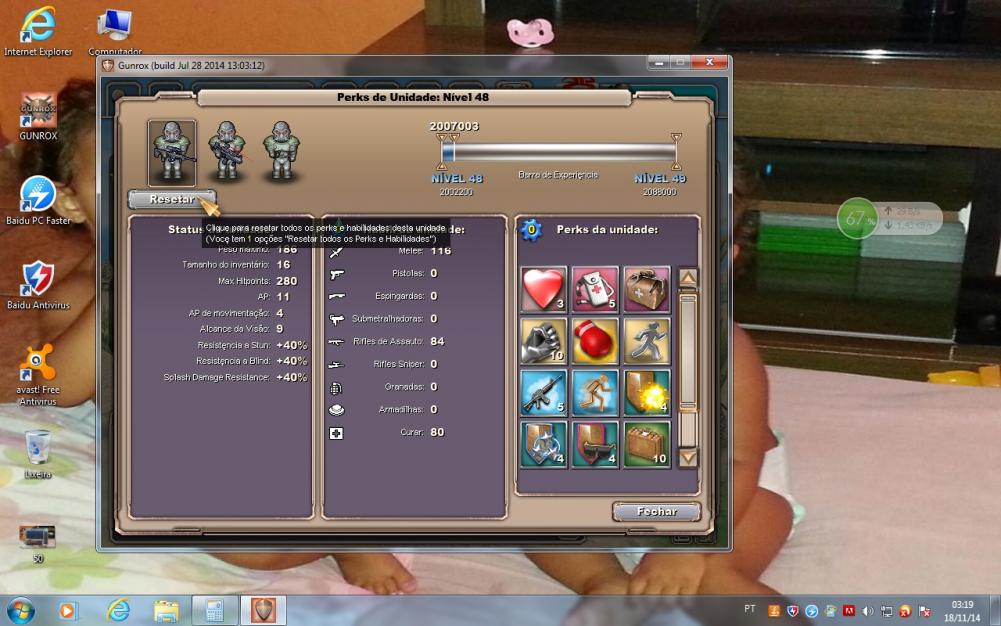Screen dimensions: 1001x626
Task: Open the brown medical bag perk
Action: (647, 289)
